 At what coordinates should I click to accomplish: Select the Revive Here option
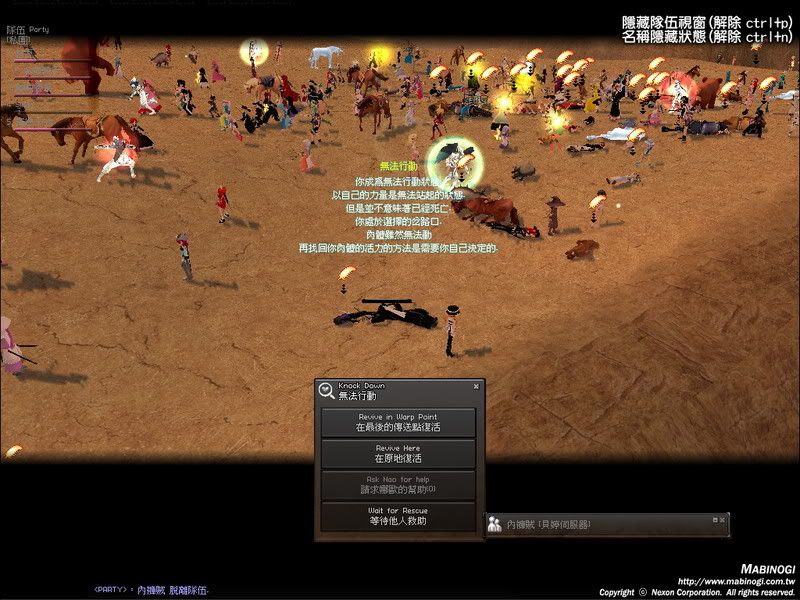coord(398,454)
